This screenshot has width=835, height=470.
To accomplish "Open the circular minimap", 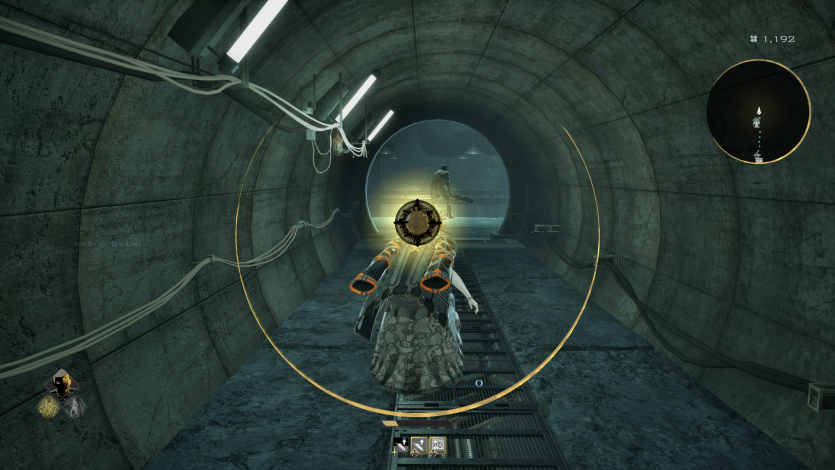I will tap(758, 110).
